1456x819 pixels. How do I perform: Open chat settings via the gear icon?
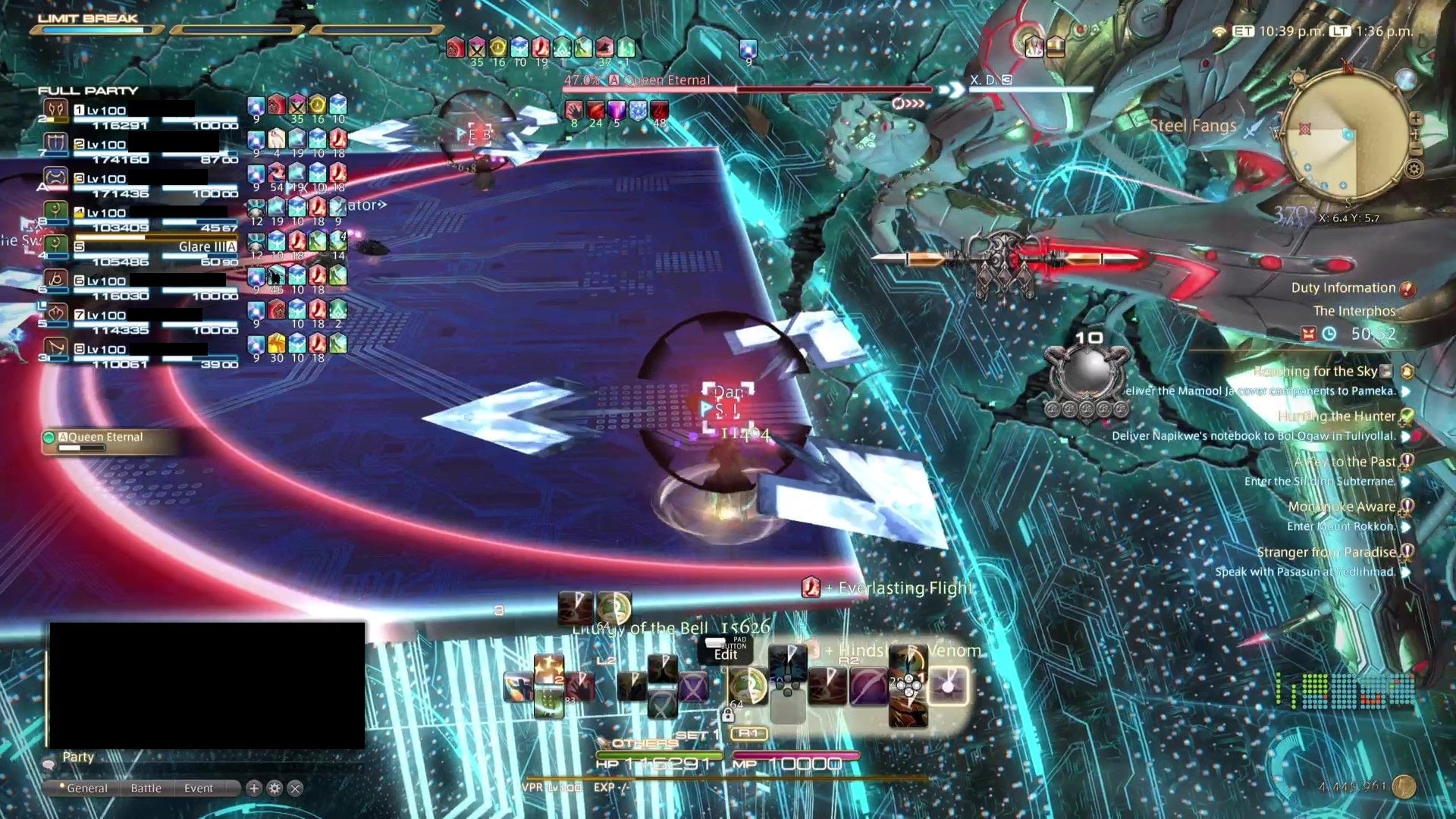click(x=275, y=786)
